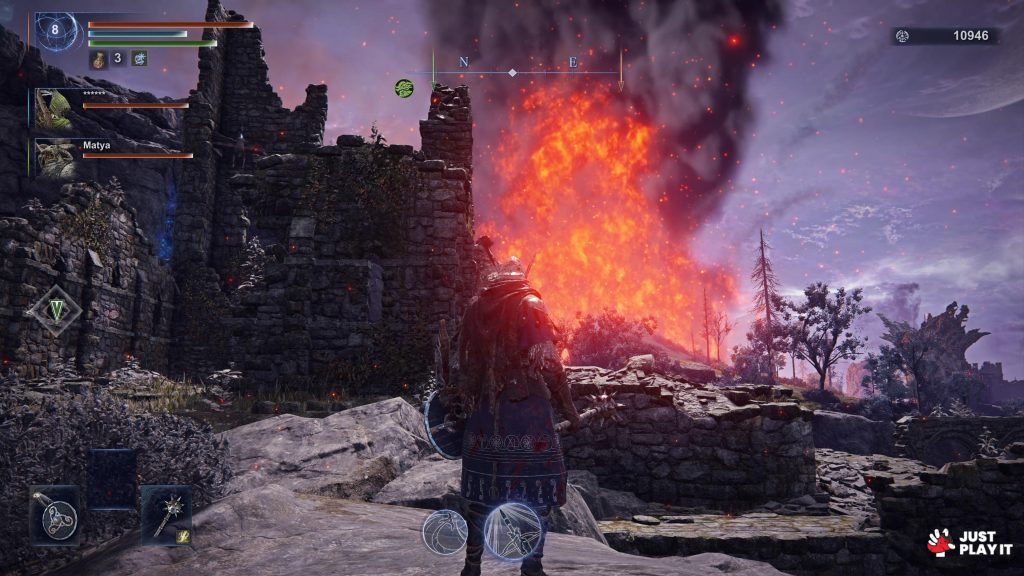Activate the glowing dagger ultimate art icon
Screen dimensions: 1024x576
pyautogui.click(x=512, y=531)
